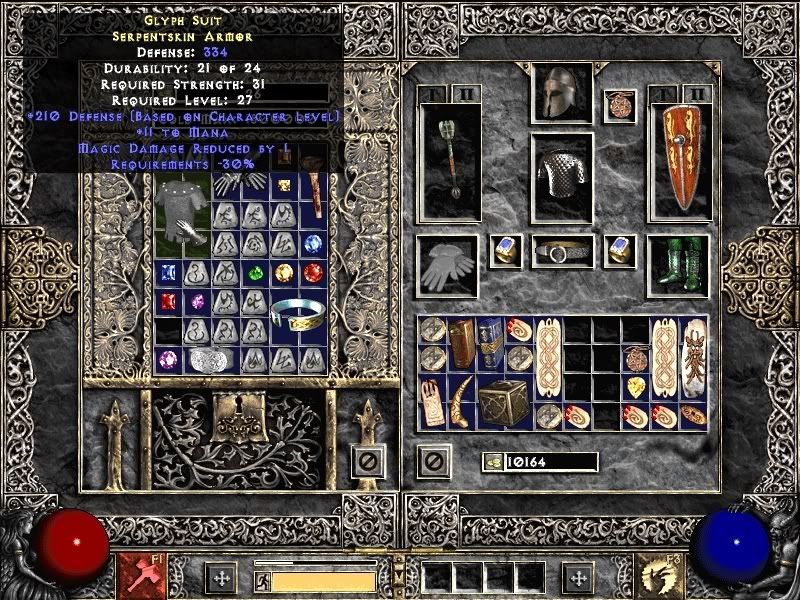Select the equipped green boots
This screenshot has height=600, width=800.
pyautogui.click(x=678, y=265)
